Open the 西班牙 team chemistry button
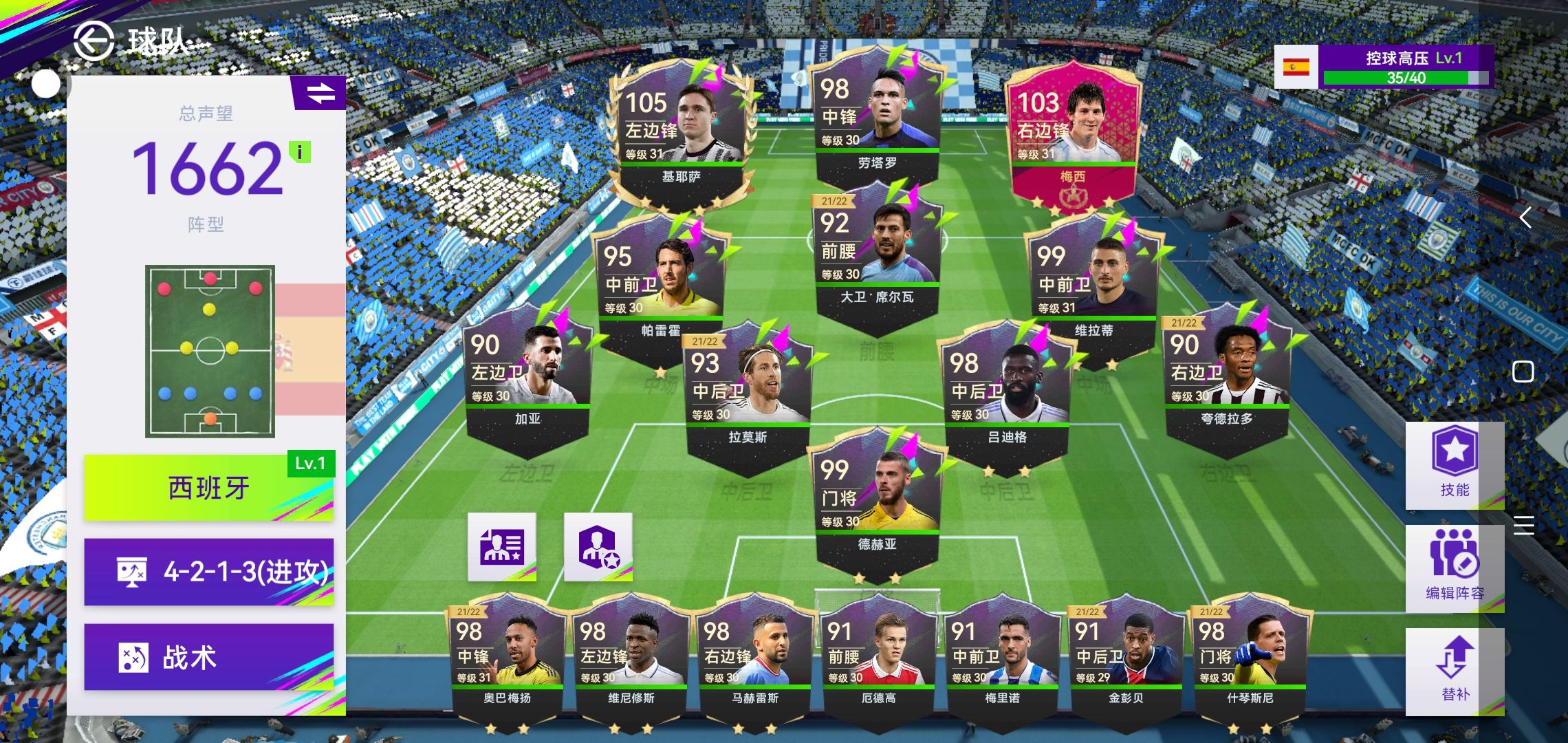The width and height of the screenshot is (1568, 743). pos(208,488)
